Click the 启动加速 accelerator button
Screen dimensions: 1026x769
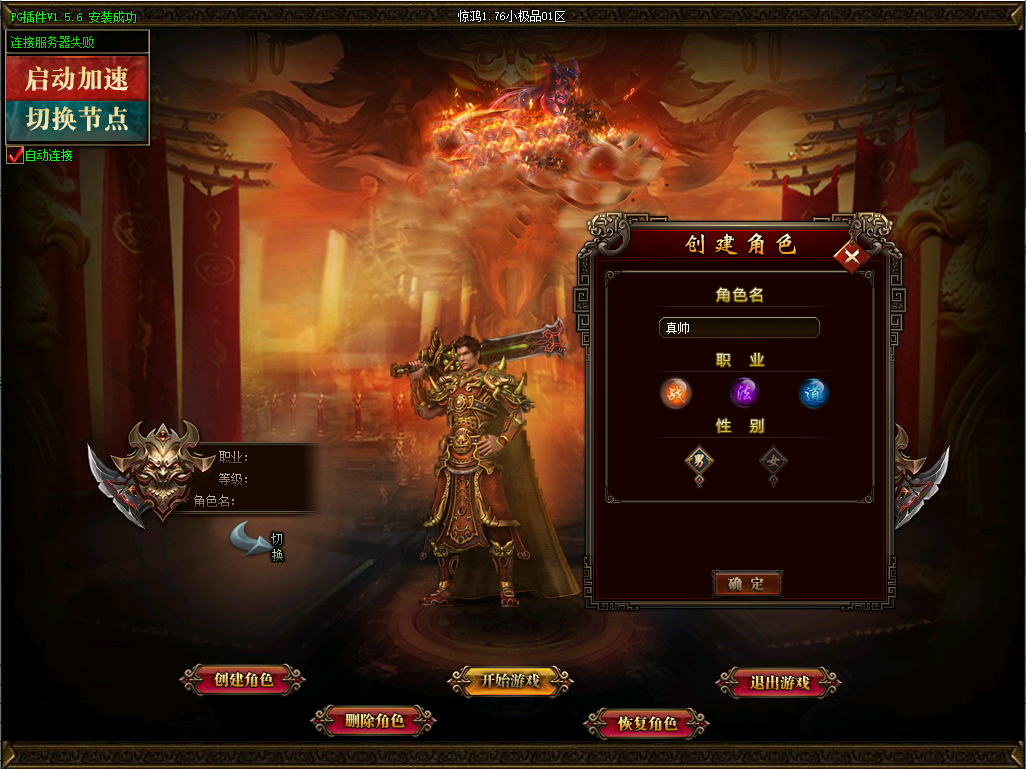point(77,78)
